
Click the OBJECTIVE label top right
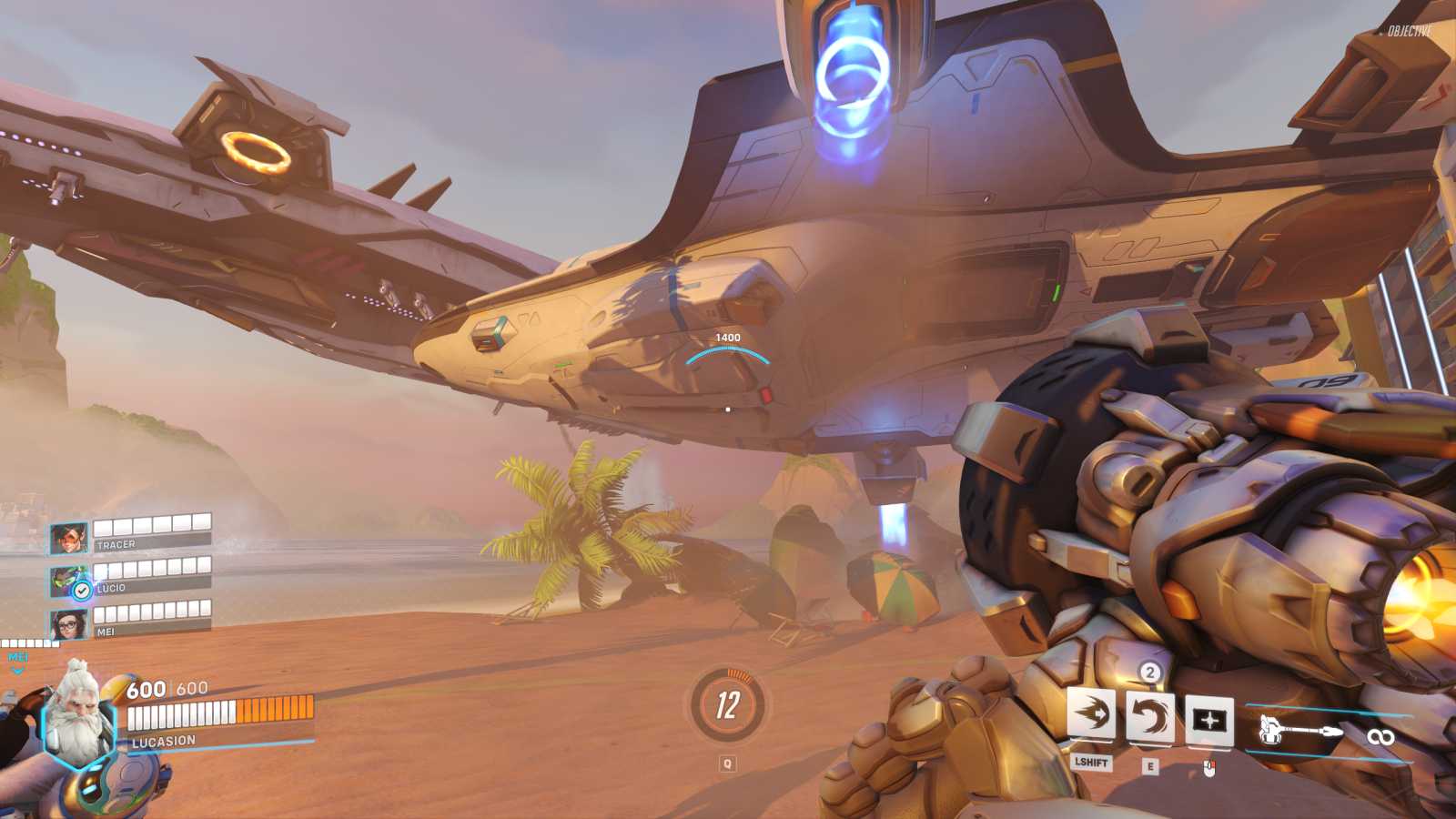(x=1407, y=29)
